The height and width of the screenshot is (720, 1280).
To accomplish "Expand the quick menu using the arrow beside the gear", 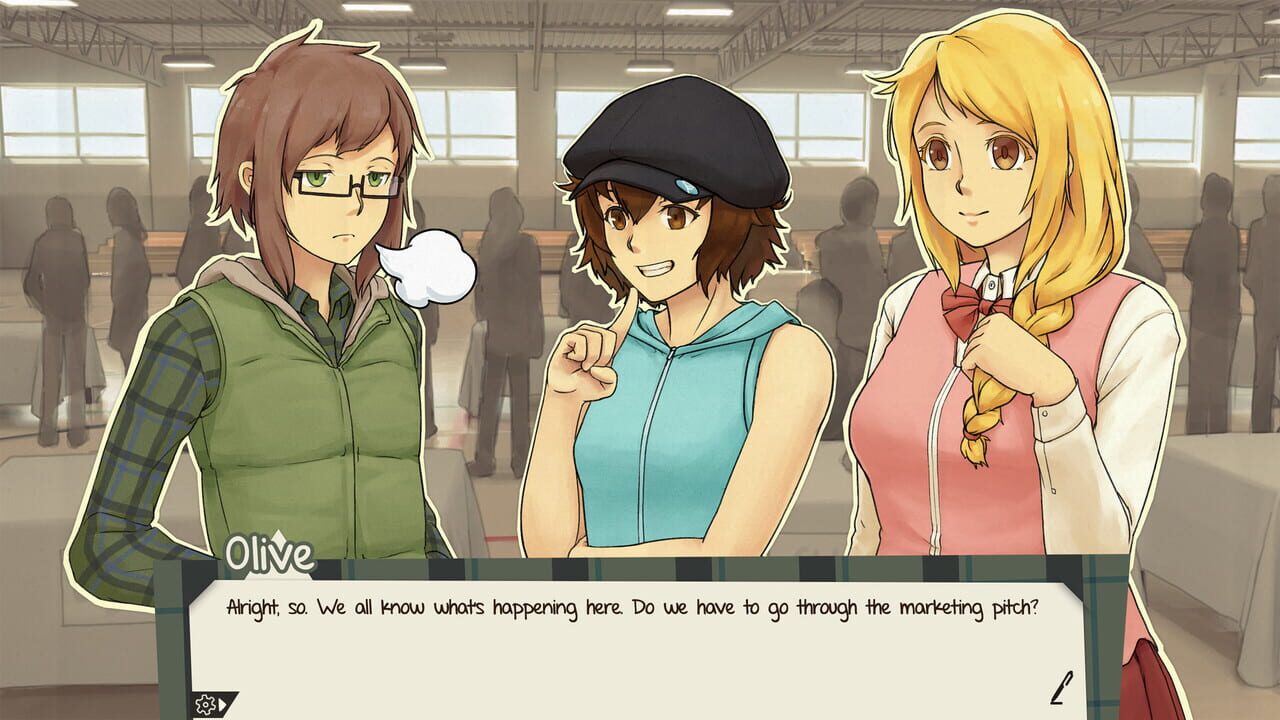I will coord(221,704).
